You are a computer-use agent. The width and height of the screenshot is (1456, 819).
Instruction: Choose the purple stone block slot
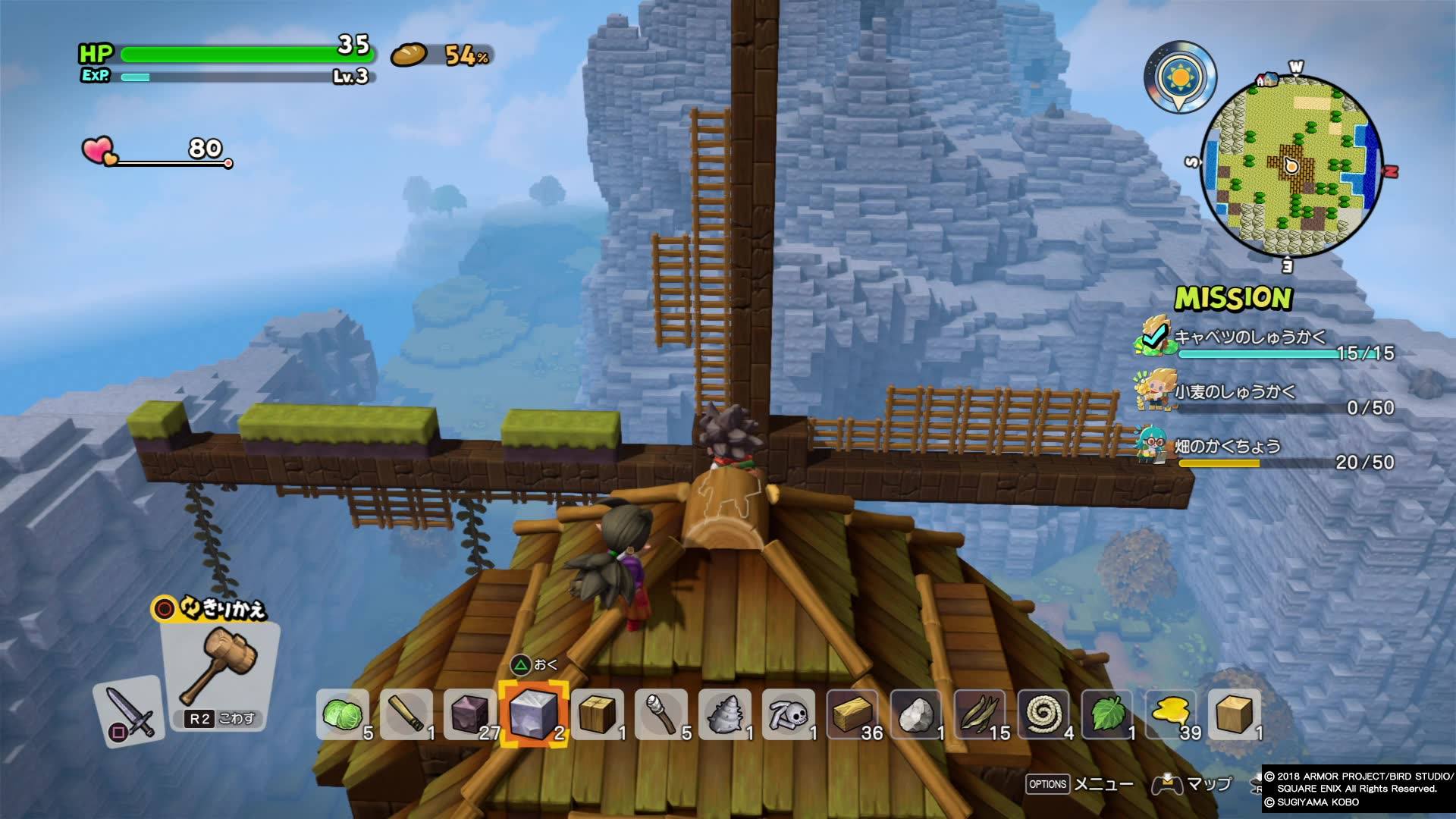point(470,714)
